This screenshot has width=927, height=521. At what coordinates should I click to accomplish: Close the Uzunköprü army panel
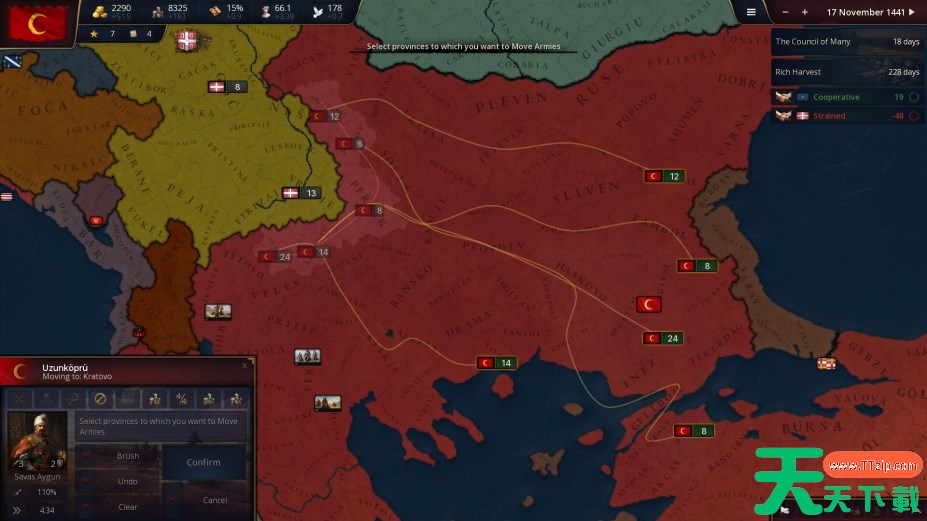coord(244,366)
